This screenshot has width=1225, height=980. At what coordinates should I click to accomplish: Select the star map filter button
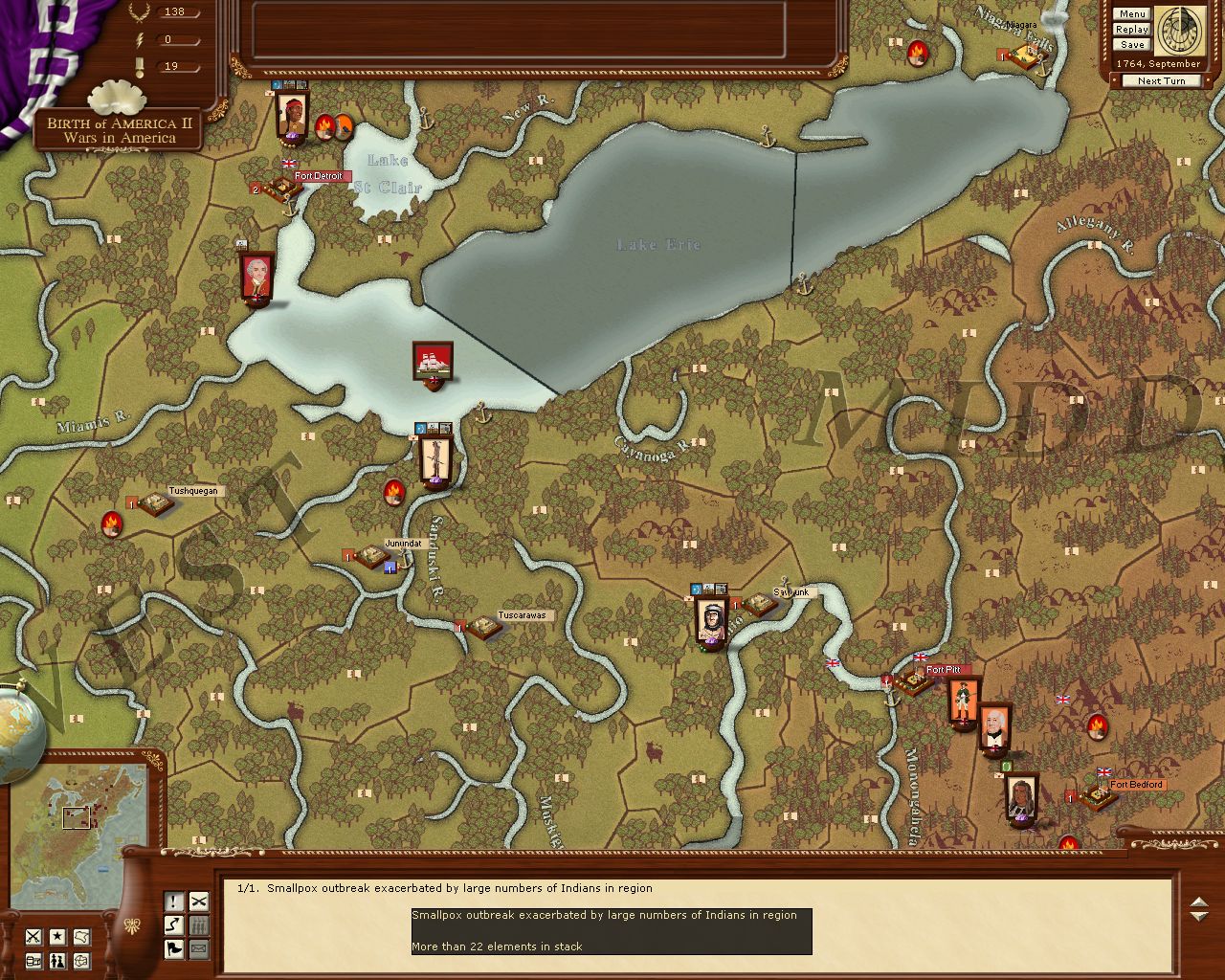pos(57,937)
